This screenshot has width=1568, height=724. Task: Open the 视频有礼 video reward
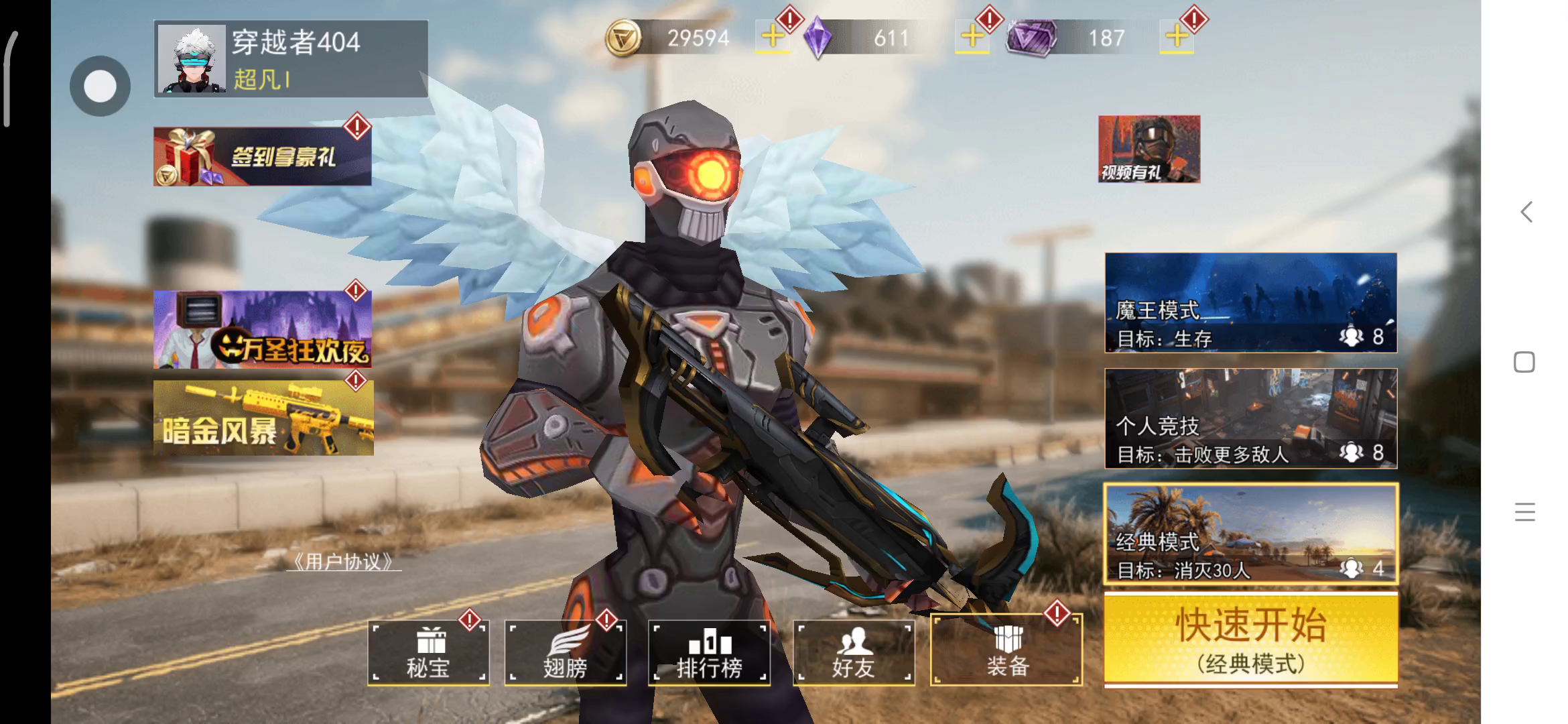coord(1149,149)
